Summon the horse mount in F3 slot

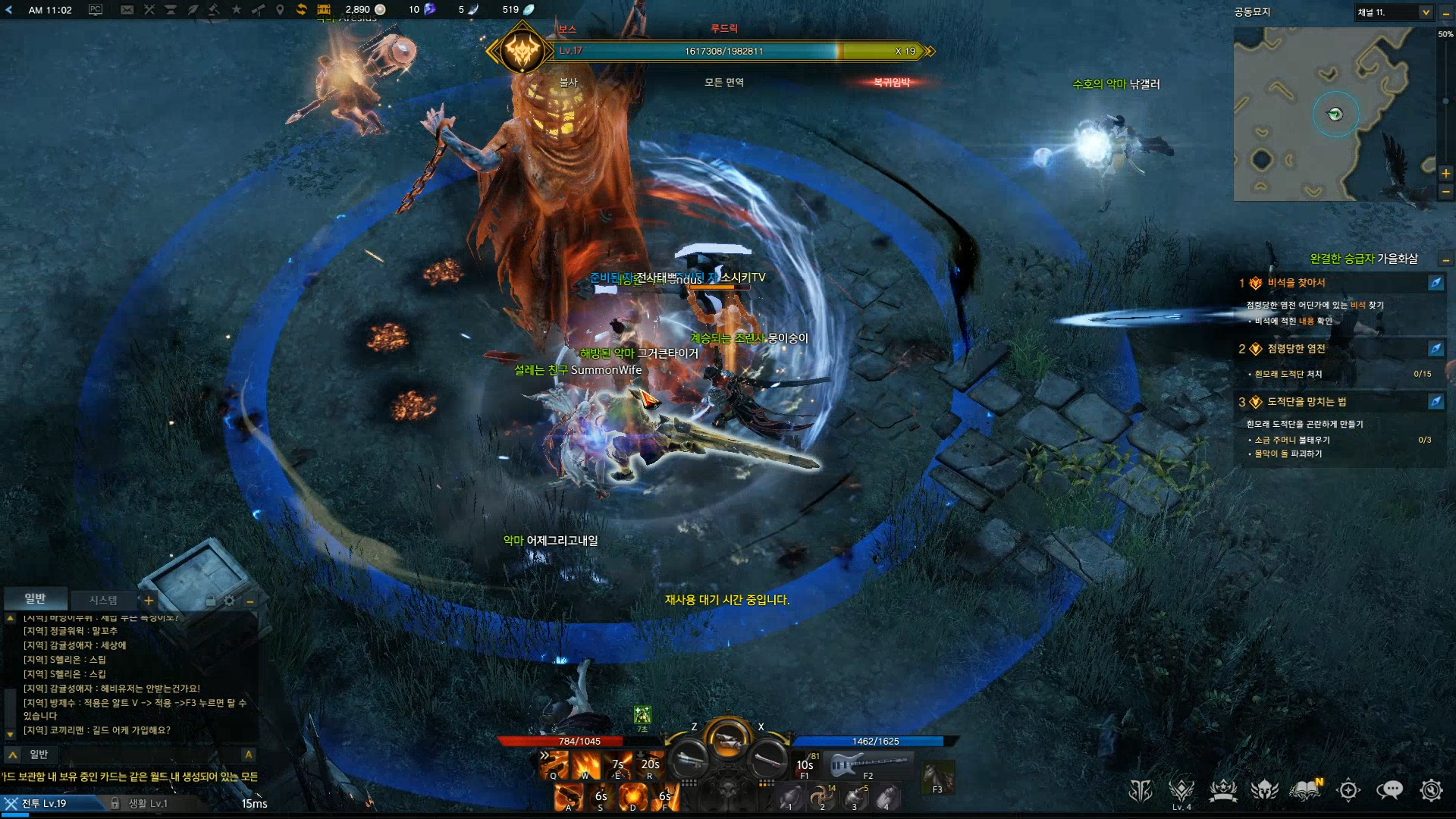coord(937,777)
